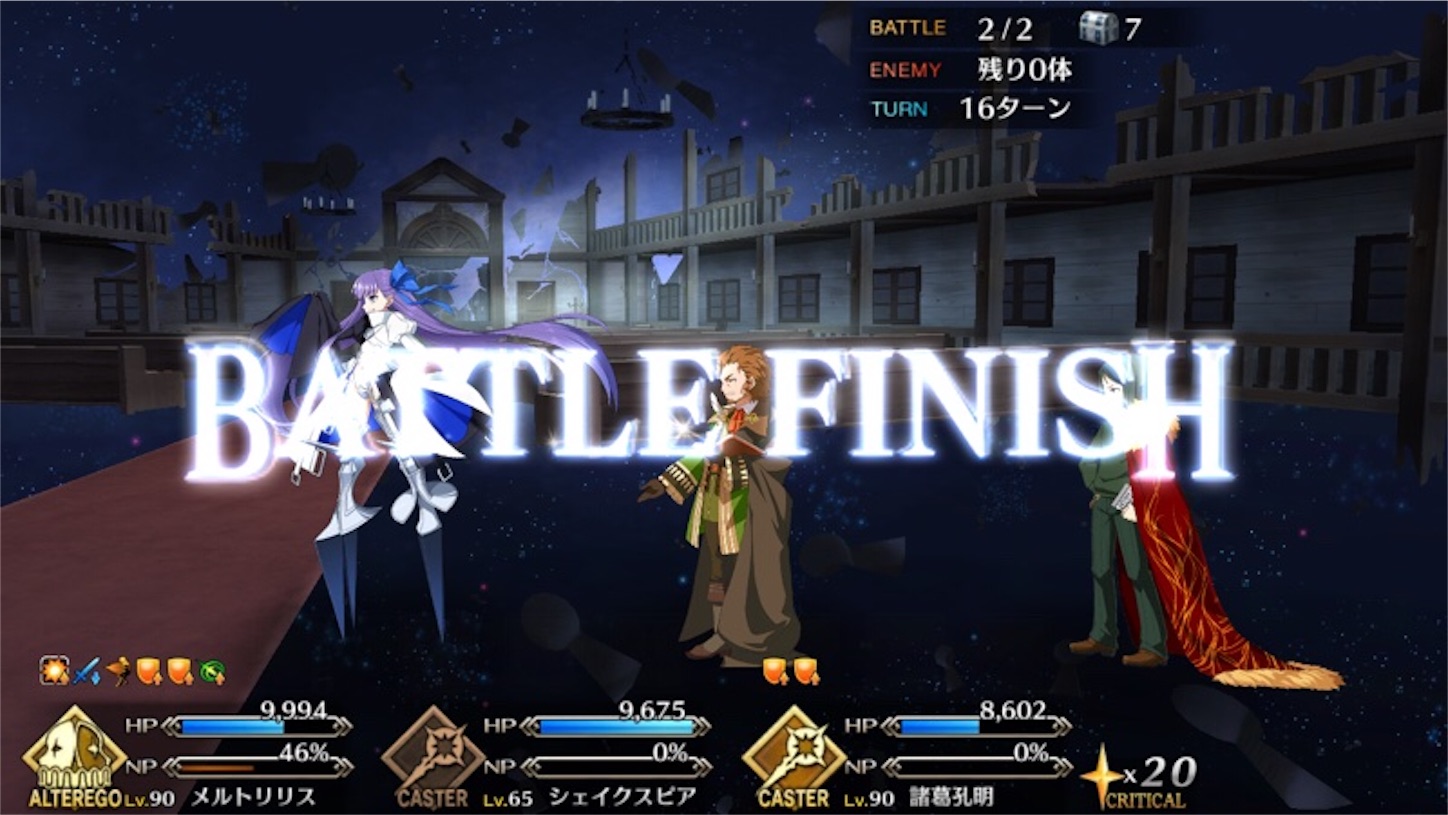Expand the TURN 16 counter display
The image size is (1448, 815).
pos(965,110)
